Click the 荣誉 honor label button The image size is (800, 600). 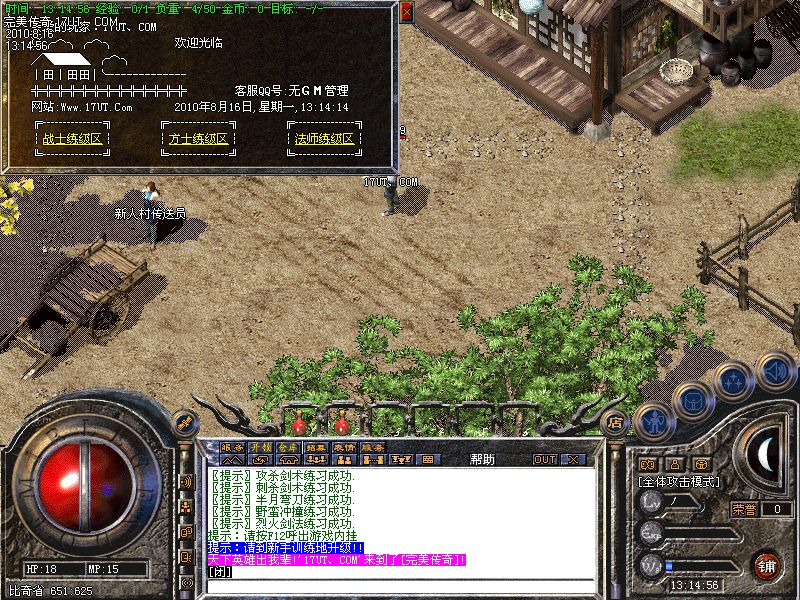[x=744, y=509]
